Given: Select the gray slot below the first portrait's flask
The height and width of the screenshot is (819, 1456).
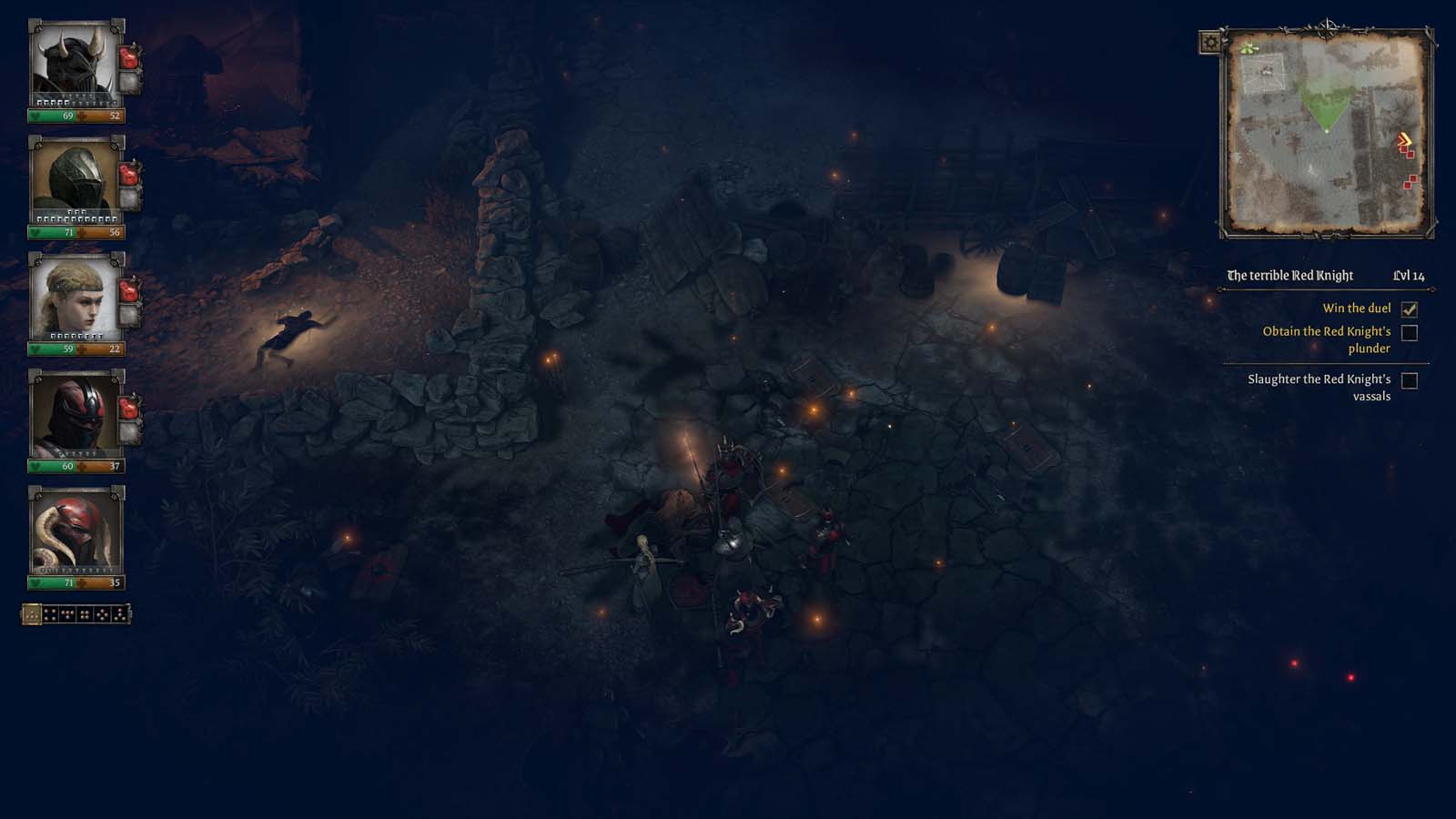Looking at the screenshot, I should [130, 82].
